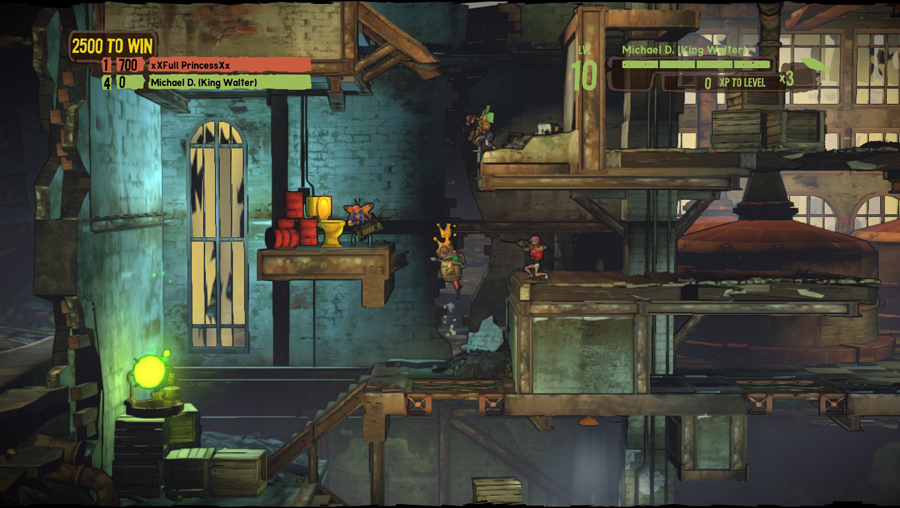Select the xXFull PrincessXx scoreboard row
Screen dimensions: 900x508
point(205,65)
